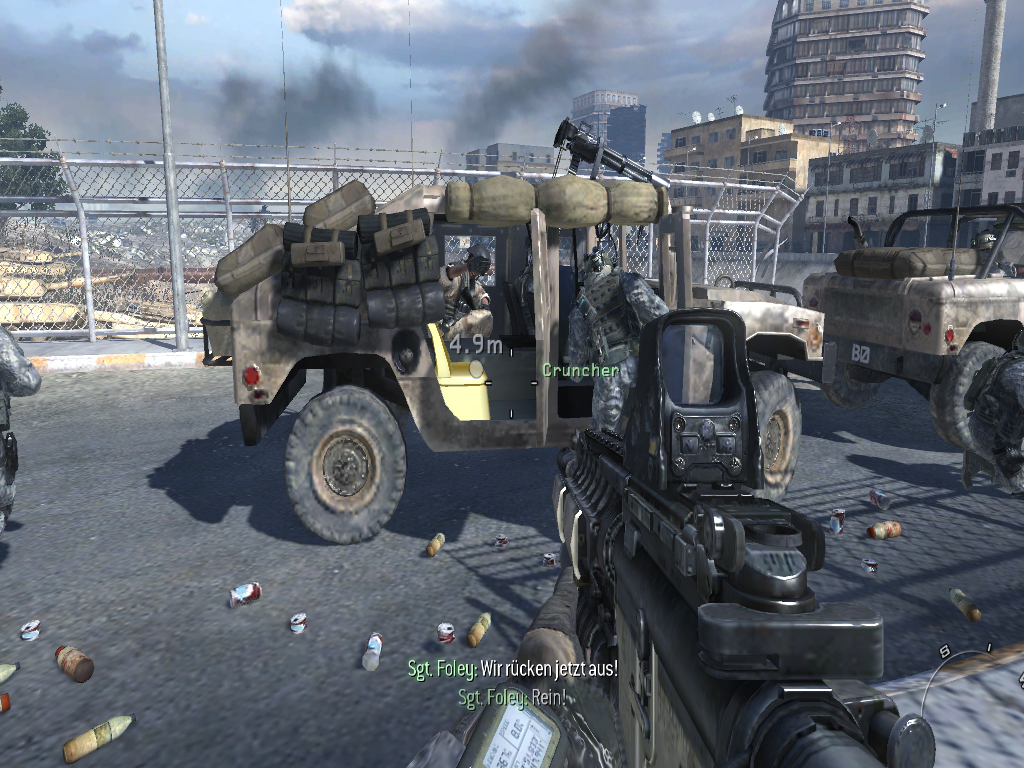Click the objective waypoint dot marker

coord(476,368)
